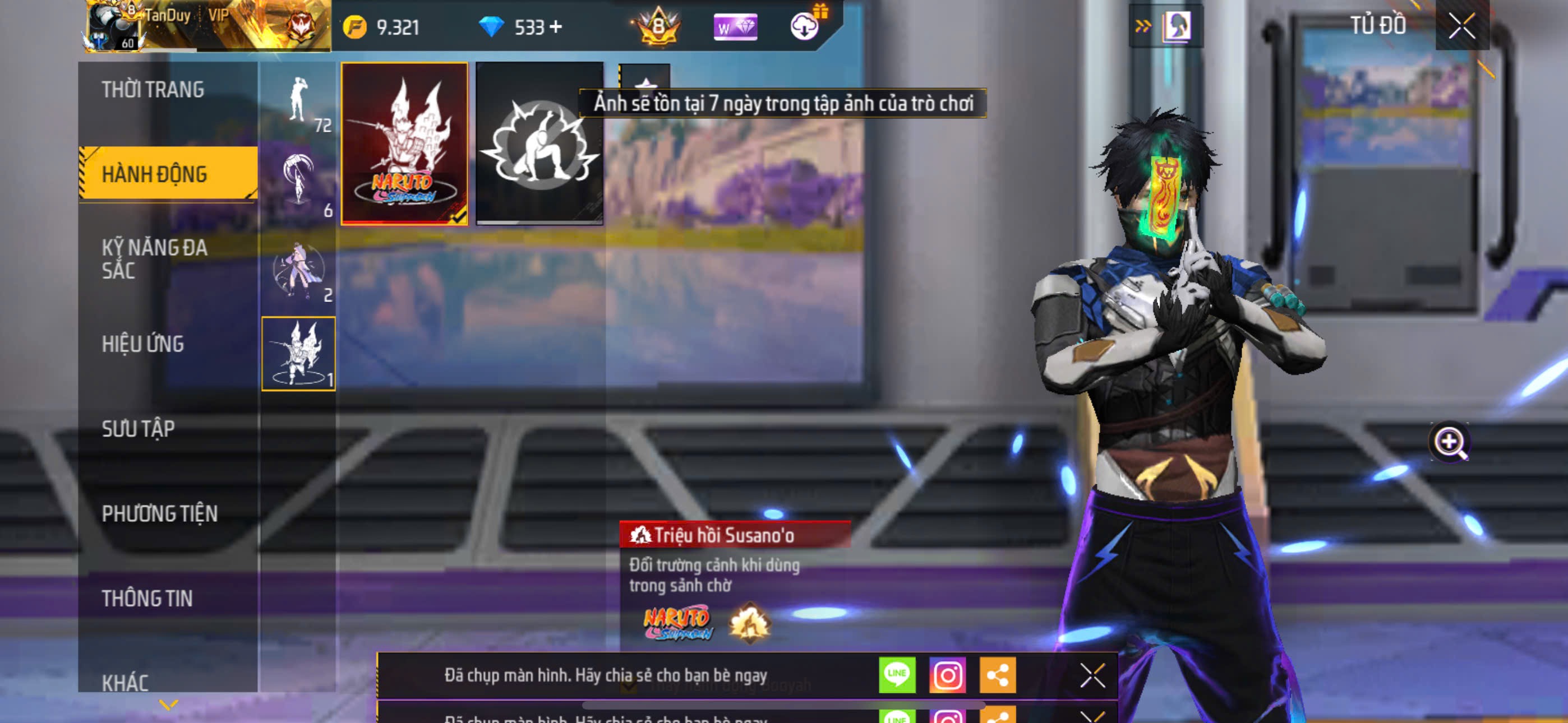Choose the emote subcategory with 72 items
This screenshot has width=1568, height=723.
click(x=299, y=101)
